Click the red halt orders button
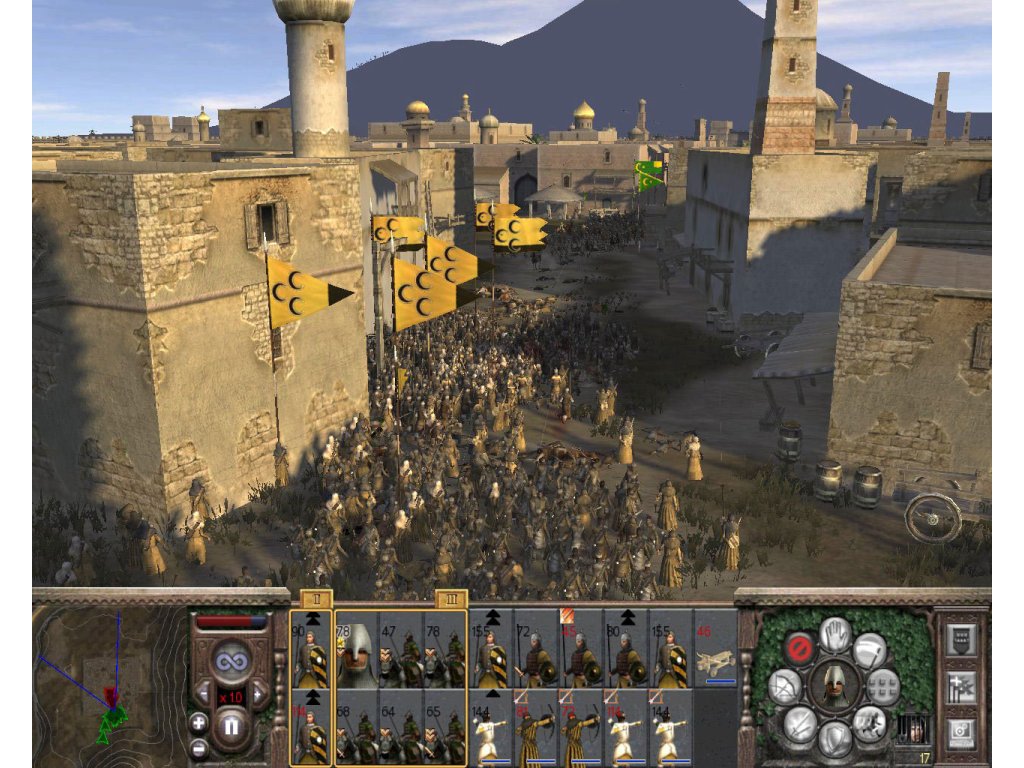Screen dimensions: 1024x768 [798, 647]
